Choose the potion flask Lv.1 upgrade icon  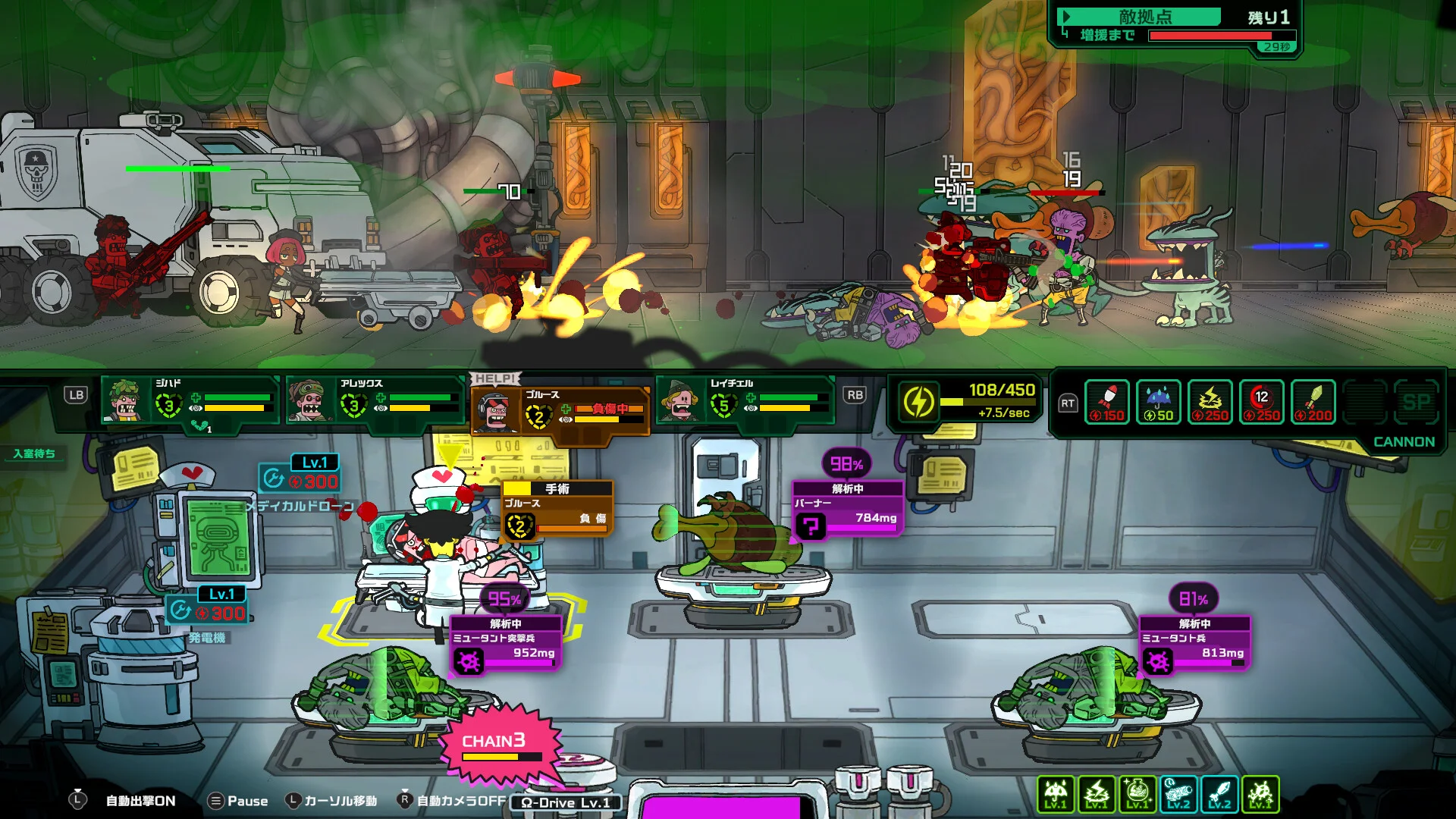1137,794
